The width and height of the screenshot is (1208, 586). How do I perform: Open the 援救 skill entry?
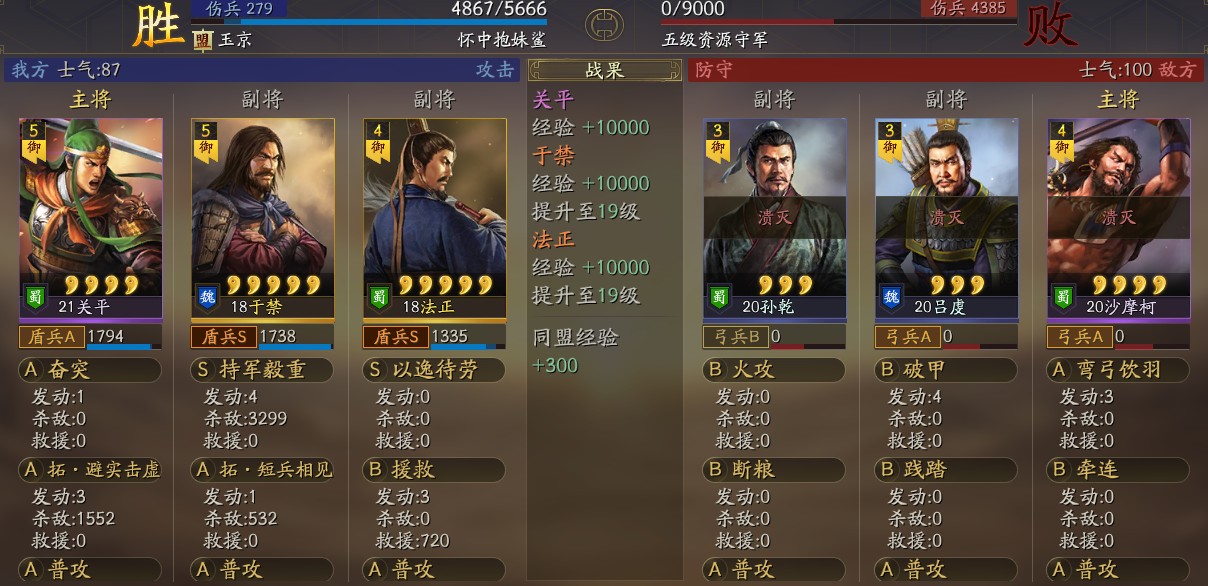pyautogui.click(x=434, y=469)
